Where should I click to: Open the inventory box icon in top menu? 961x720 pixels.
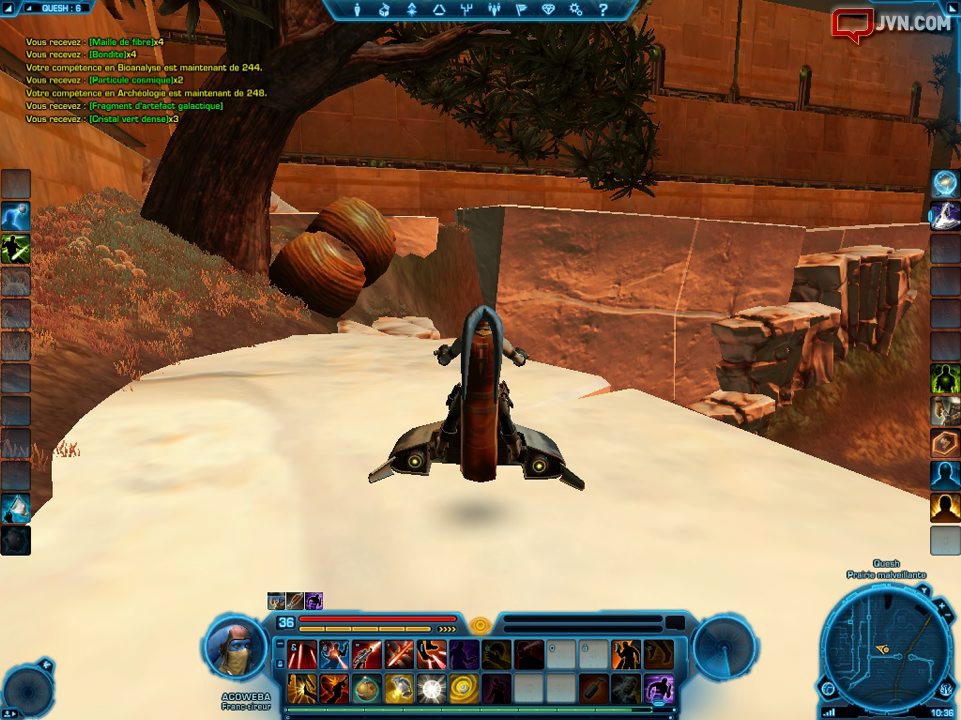click(384, 10)
